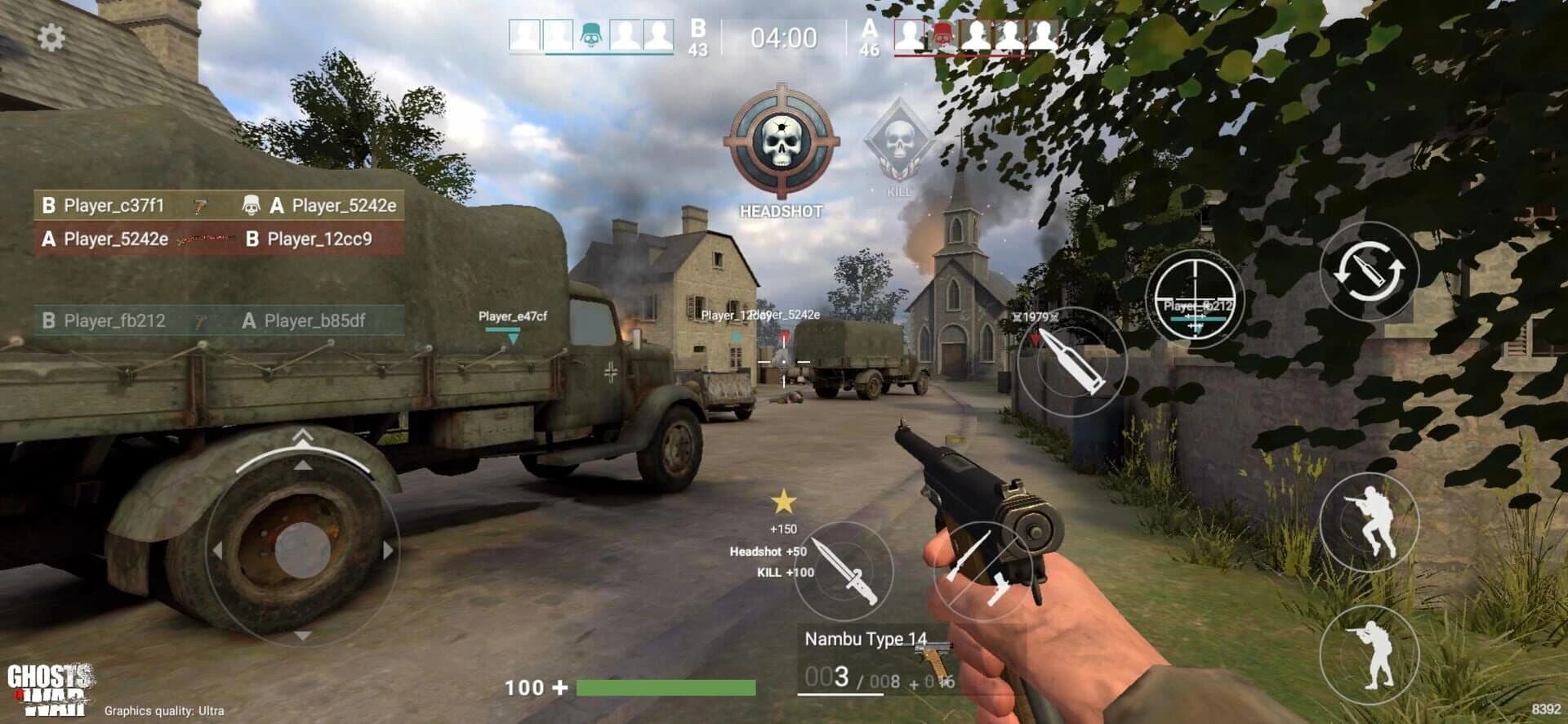Screen dimensions: 1568x724
Task: Select the team B score header
Action: tap(697, 35)
